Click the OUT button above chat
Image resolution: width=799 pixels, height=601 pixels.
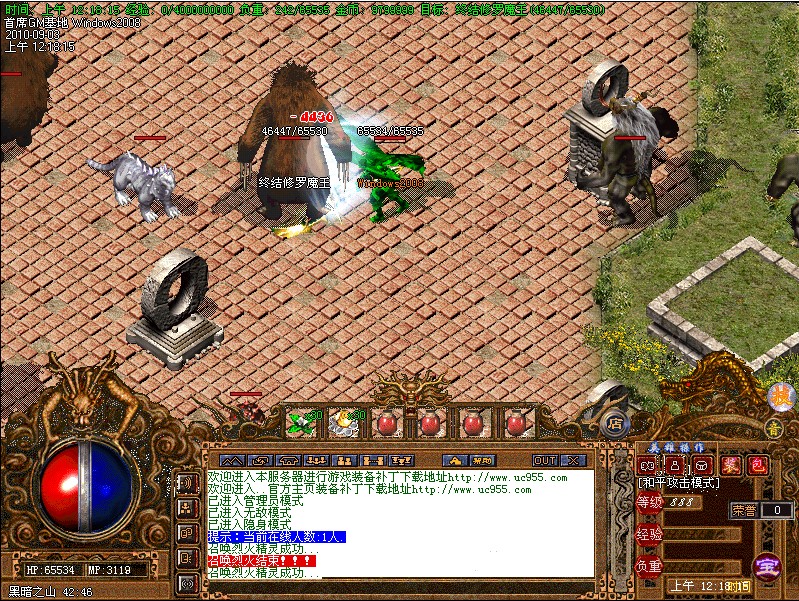(x=545, y=460)
